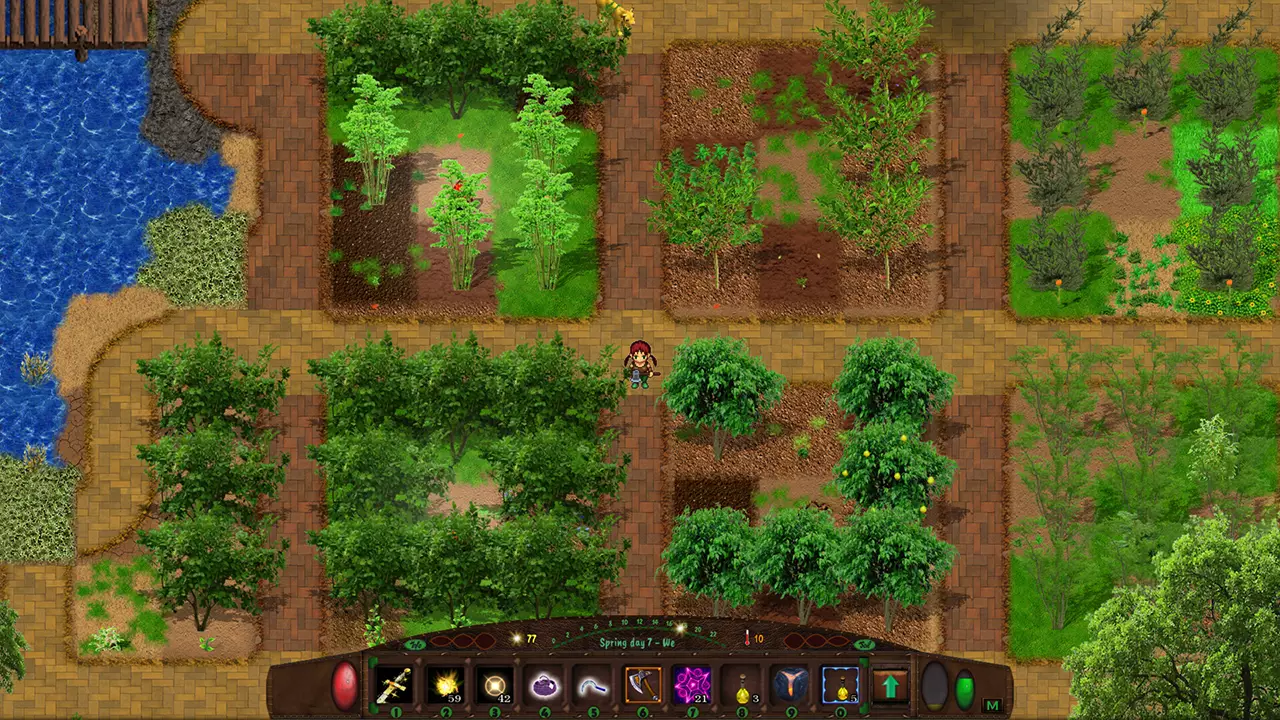
Task: Click the green up-arrow hotbar button
Action: (x=889, y=687)
